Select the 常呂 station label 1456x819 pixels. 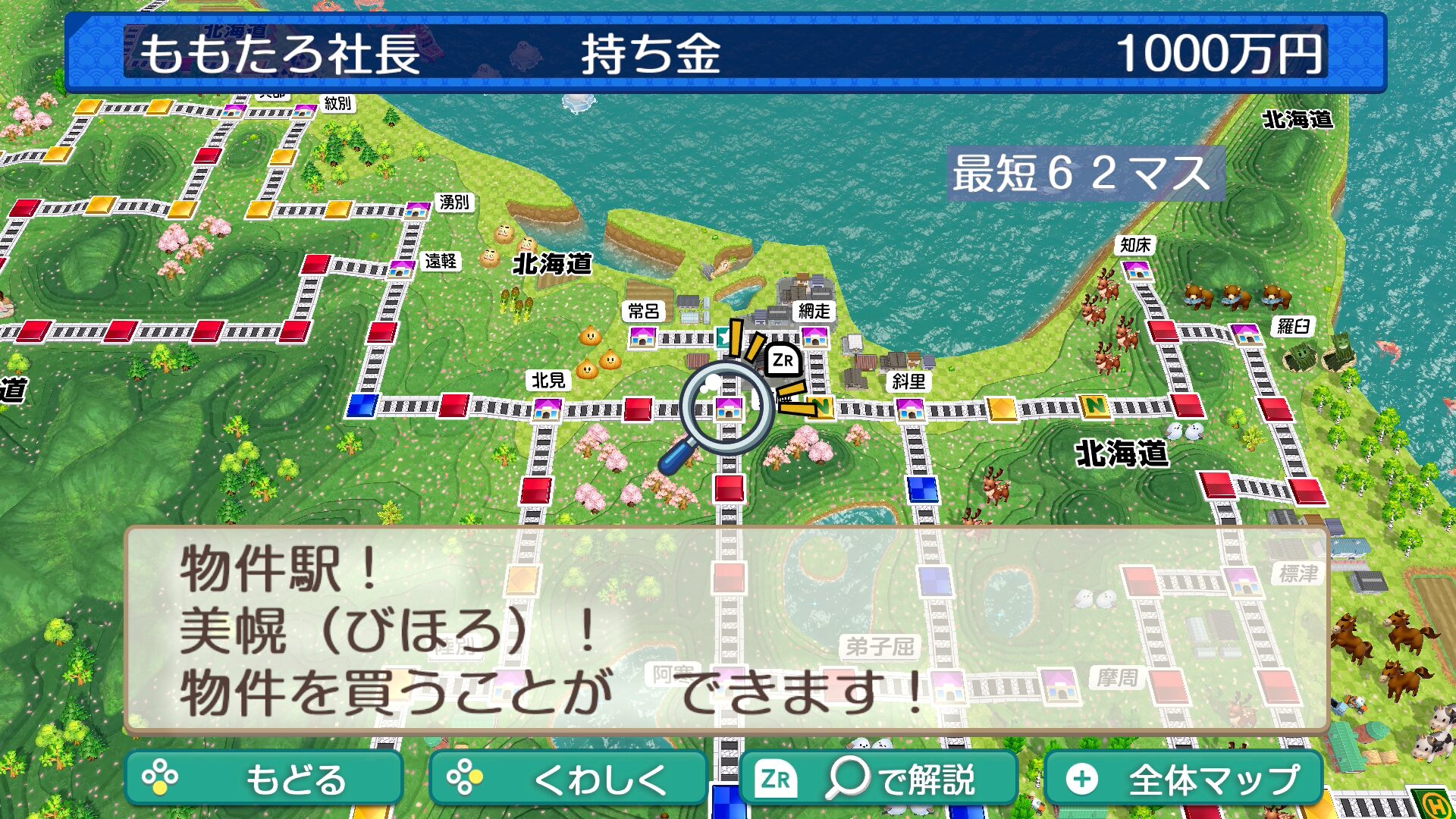[x=644, y=311]
